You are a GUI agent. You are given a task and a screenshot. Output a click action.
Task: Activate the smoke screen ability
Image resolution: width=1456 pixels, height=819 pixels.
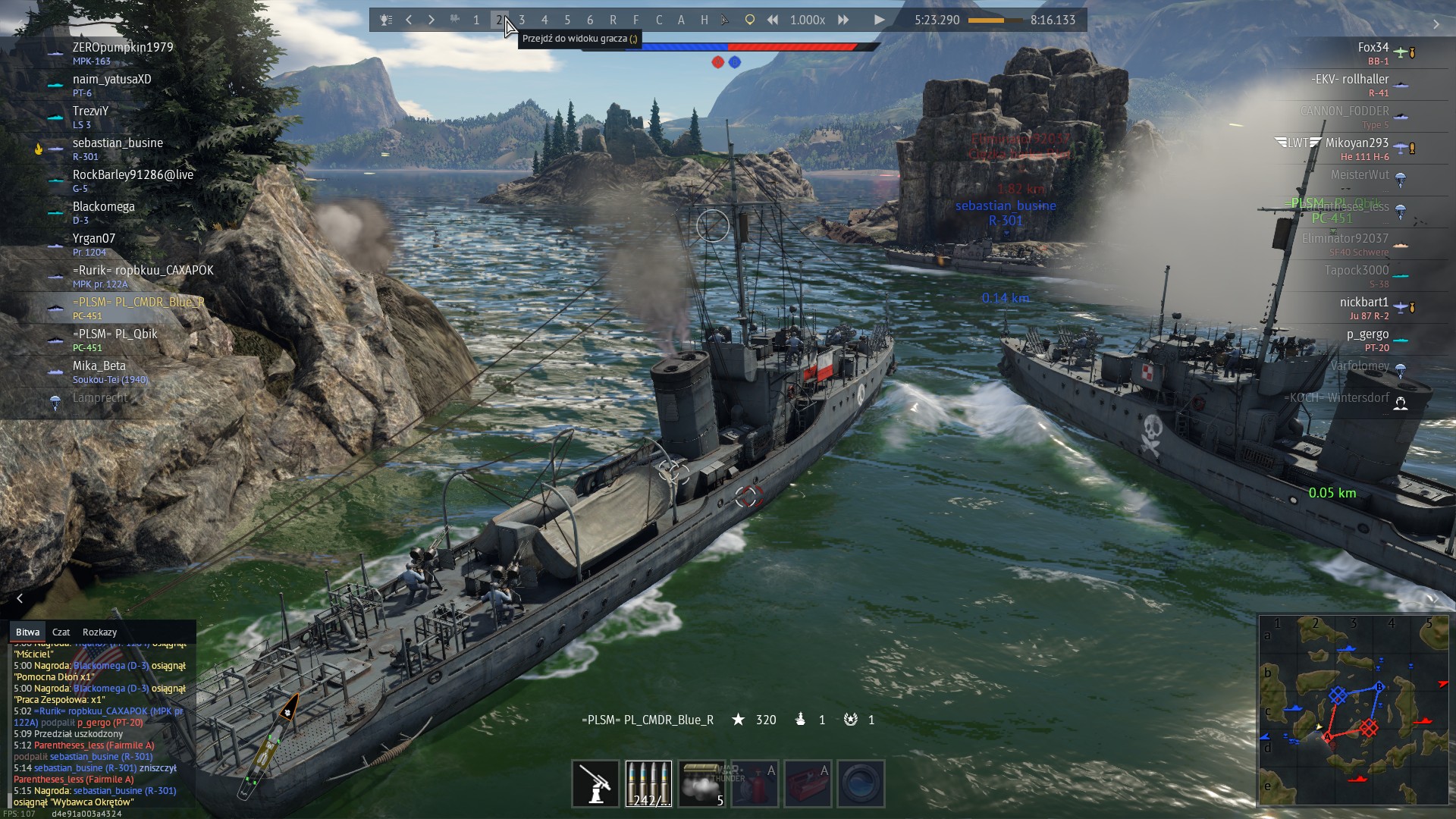(x=701, y=783)
